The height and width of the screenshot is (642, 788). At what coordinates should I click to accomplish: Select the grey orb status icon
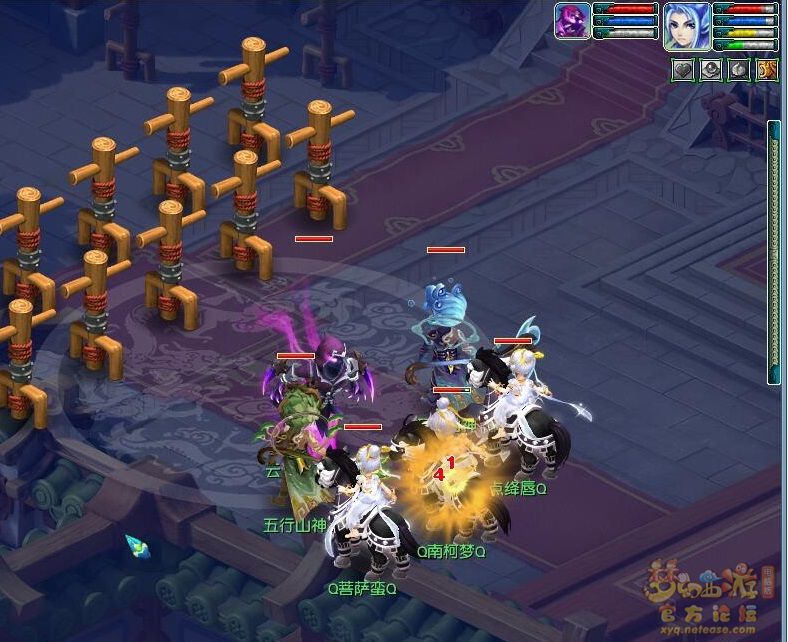(711, 69)
